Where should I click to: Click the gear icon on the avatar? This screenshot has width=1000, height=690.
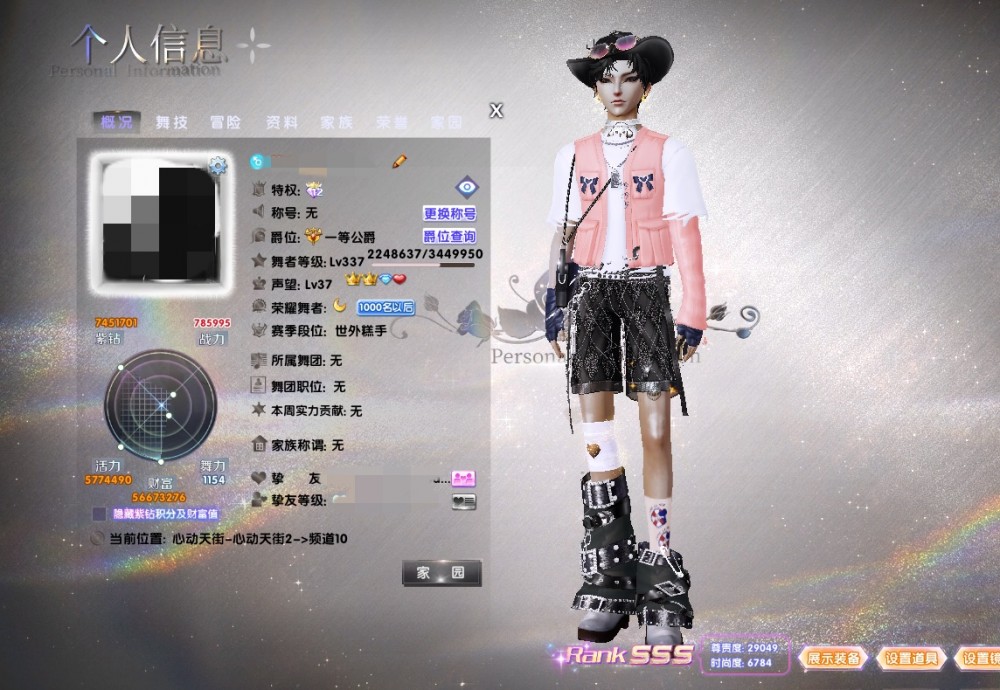coord(217,165)
